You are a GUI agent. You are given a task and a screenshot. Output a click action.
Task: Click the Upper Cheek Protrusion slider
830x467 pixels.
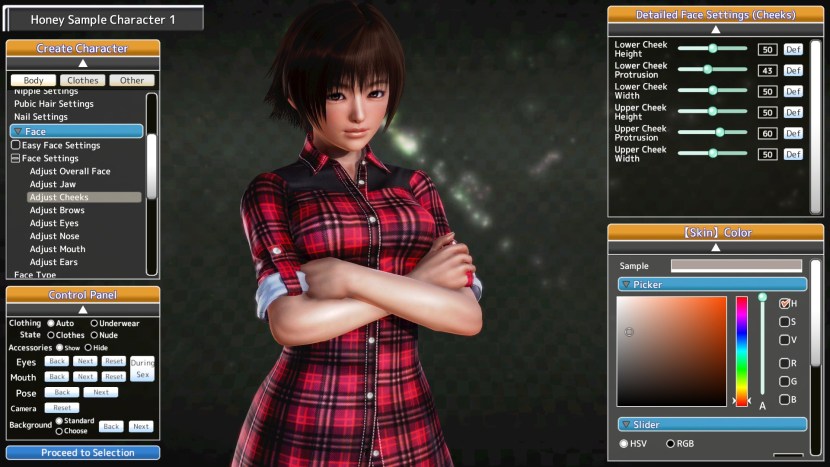pos(712,132)
